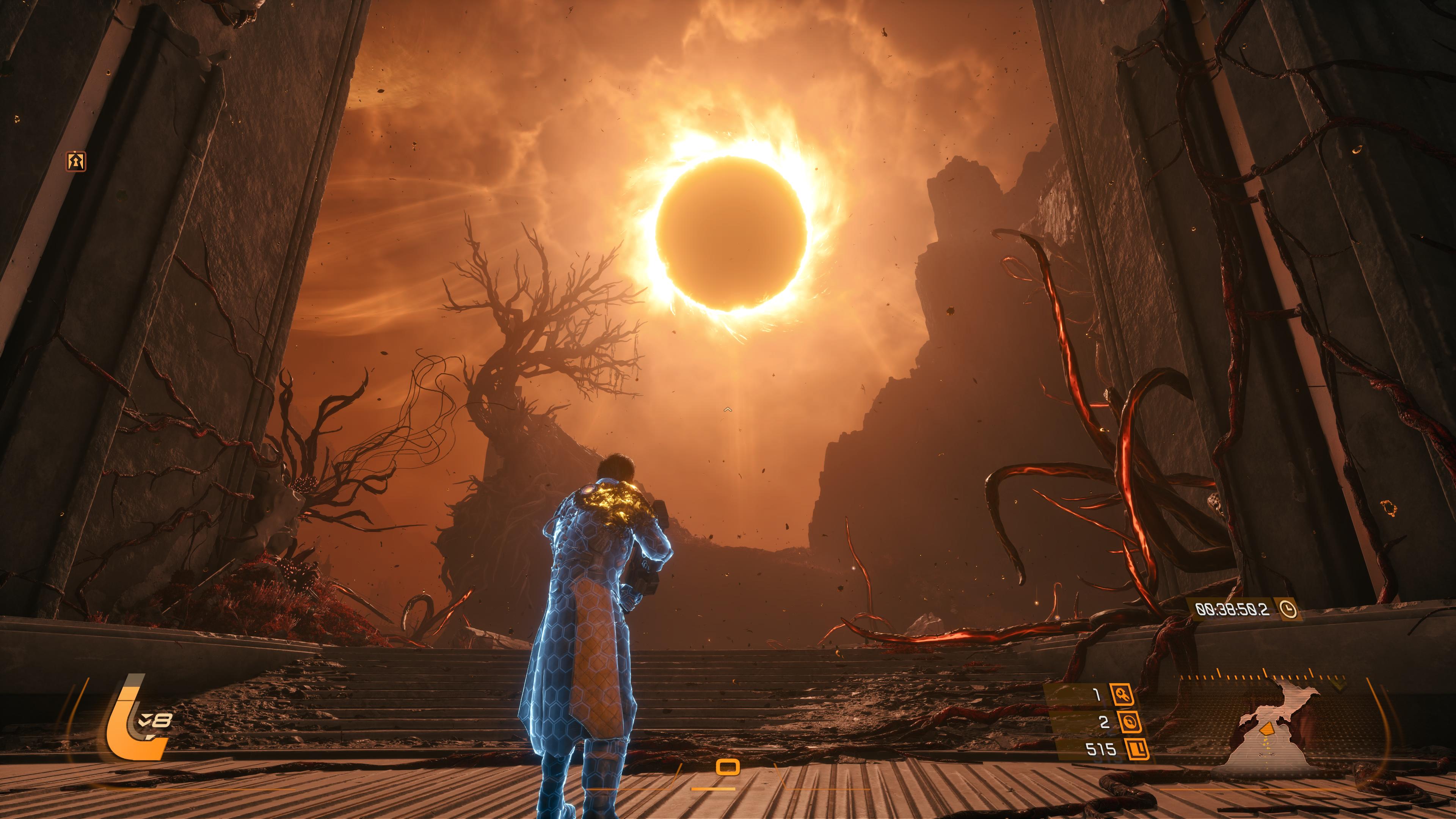Screen dimensions: 1456x819
Task: Click the round compass-like resource icon
Action: (1122, 722)
